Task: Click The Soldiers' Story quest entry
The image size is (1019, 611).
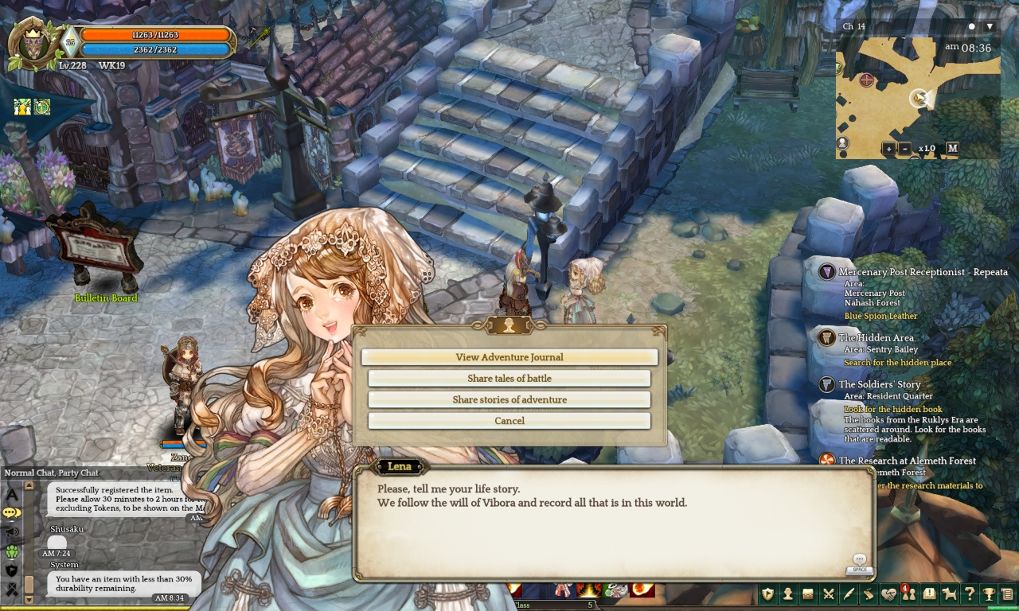Action: point(879,384)
